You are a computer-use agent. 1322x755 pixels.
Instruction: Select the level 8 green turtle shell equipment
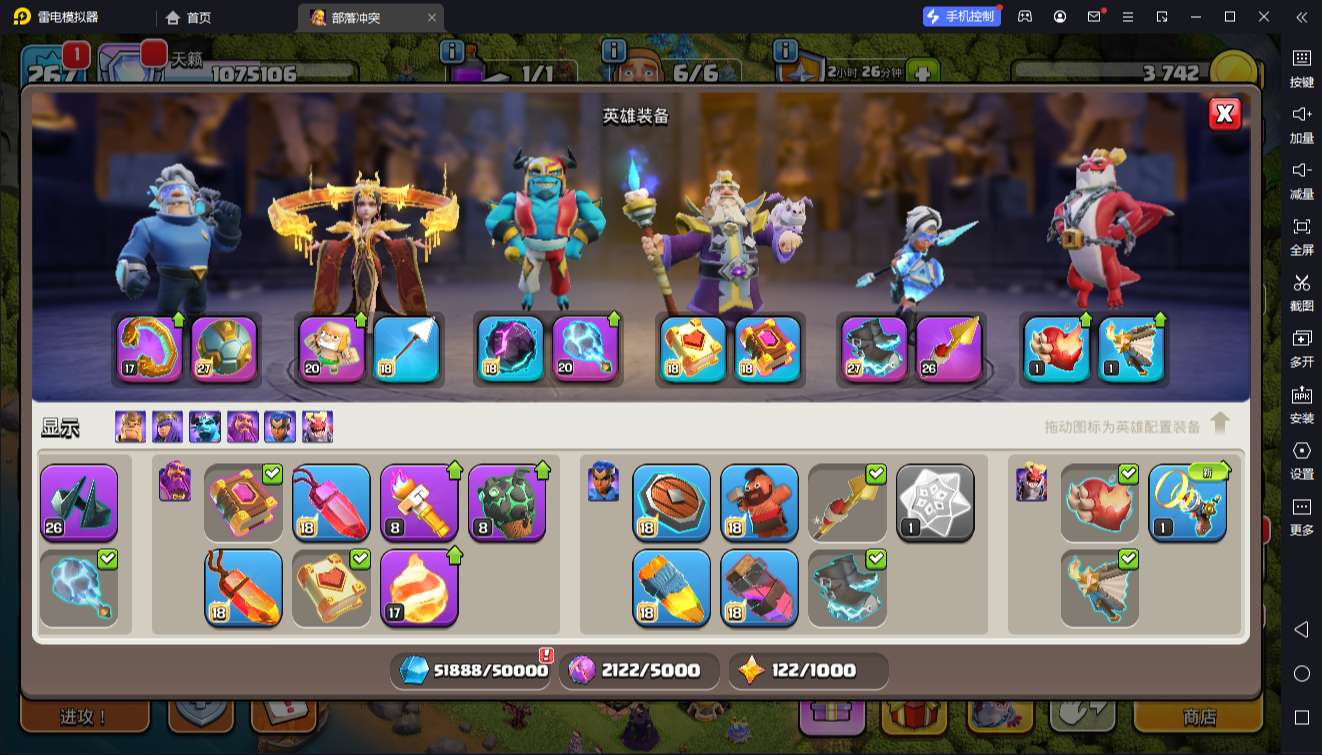click(x=507, y=502)
